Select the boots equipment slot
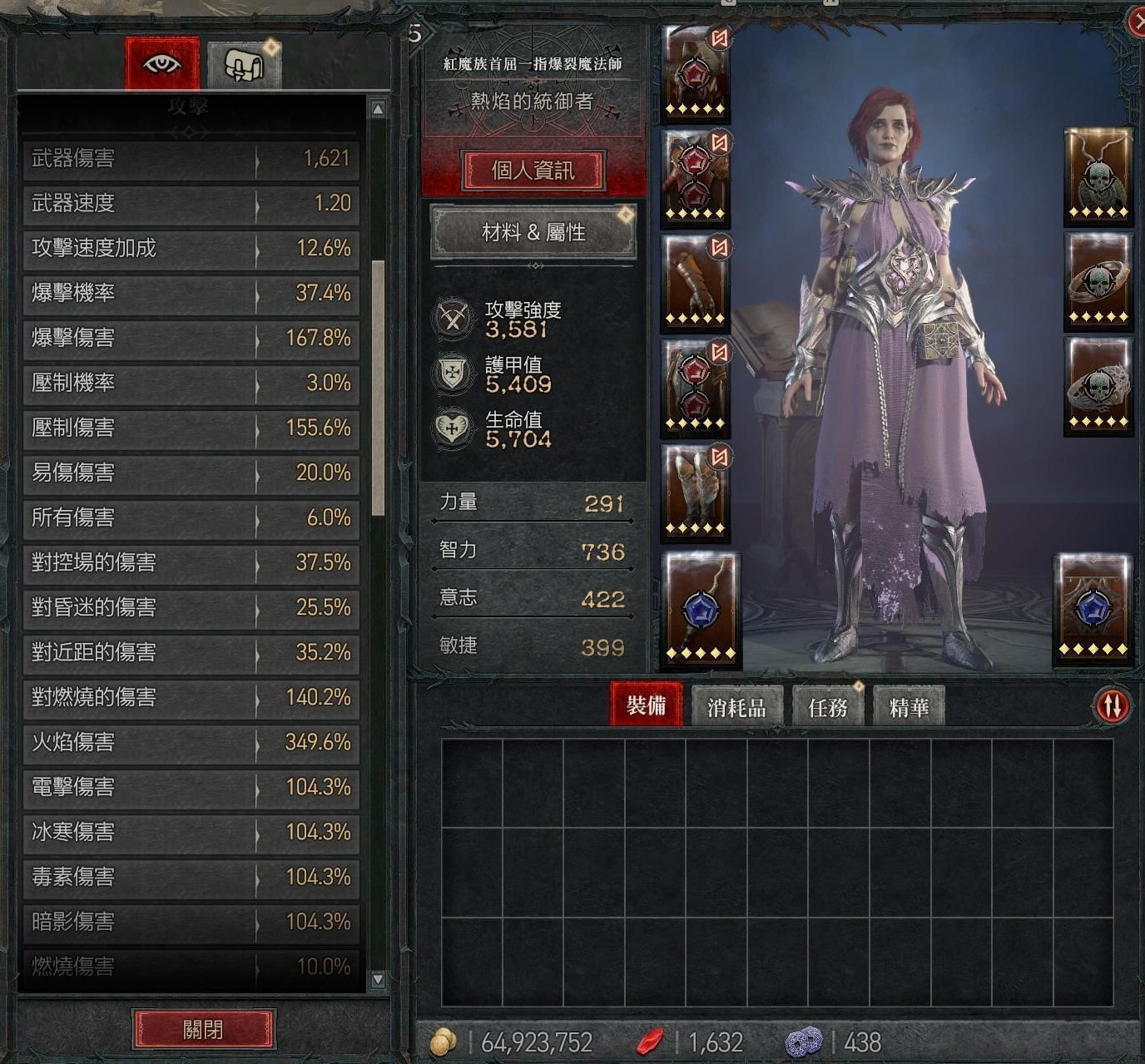 (696, 492)
